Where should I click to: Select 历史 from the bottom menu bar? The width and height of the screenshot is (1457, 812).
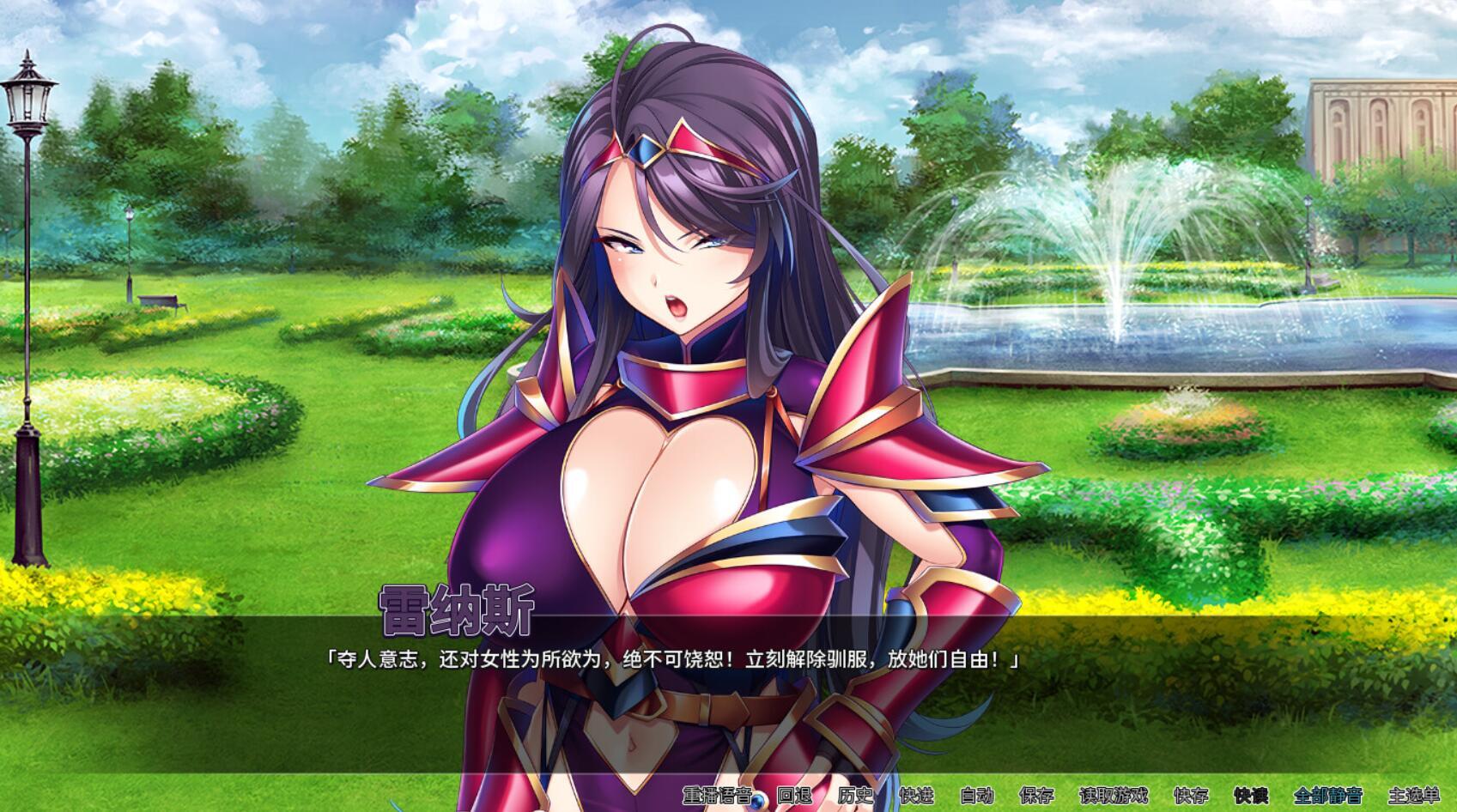(x=857, y=797)
